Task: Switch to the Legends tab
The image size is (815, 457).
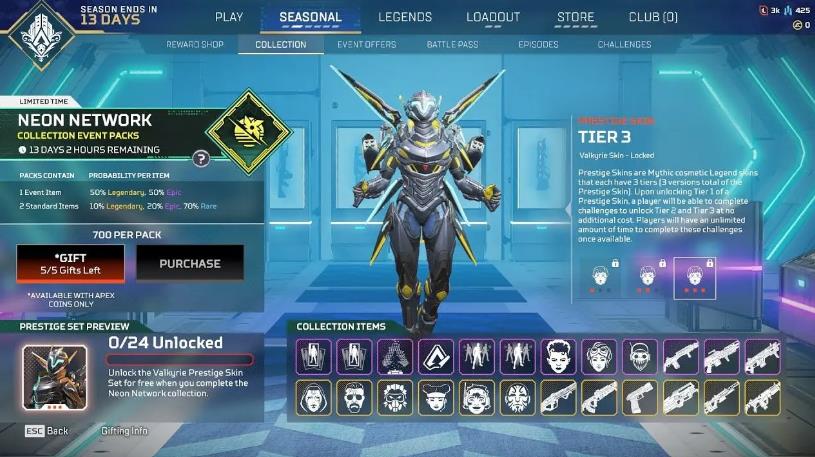Action: pos(404,17)
